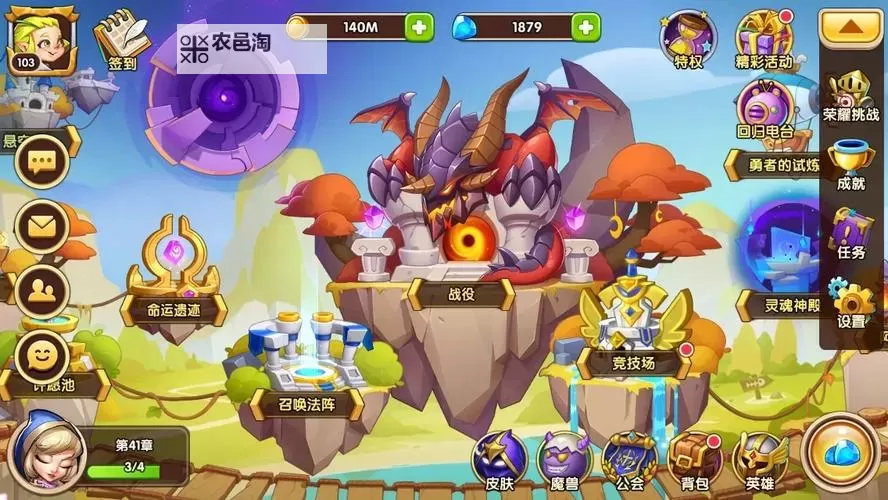Collapse the side menu with arrow button
The height and width of the screenshot is (500, 888).
851,29
